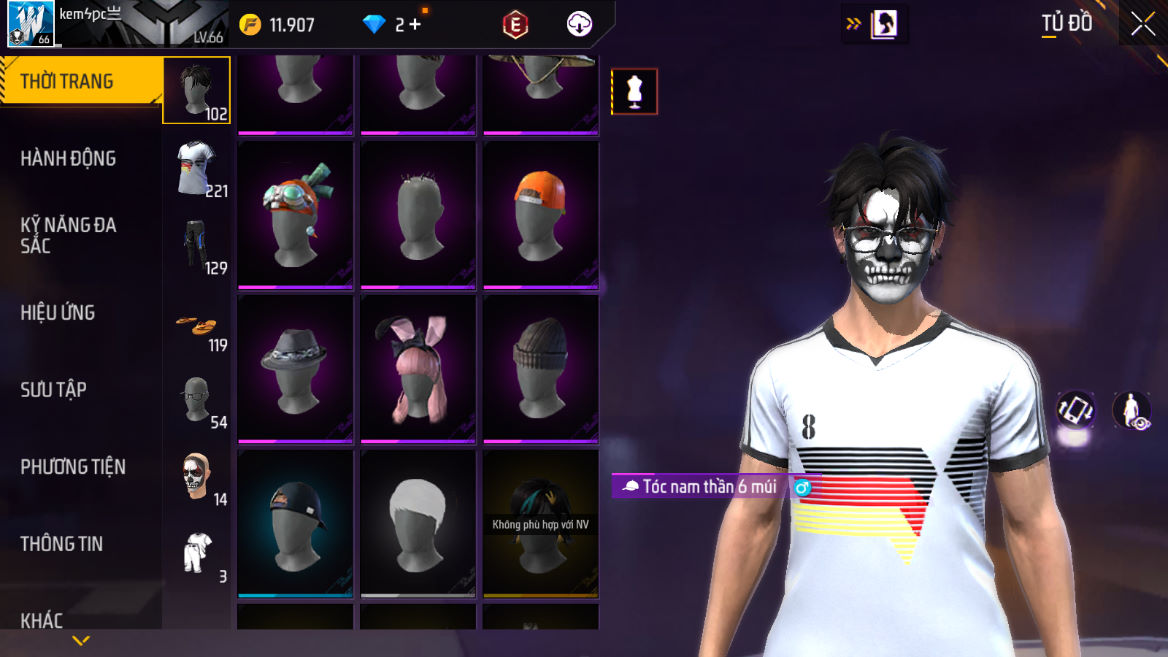Choose the grey fedora hat
1168x657 pixels.
295,369
